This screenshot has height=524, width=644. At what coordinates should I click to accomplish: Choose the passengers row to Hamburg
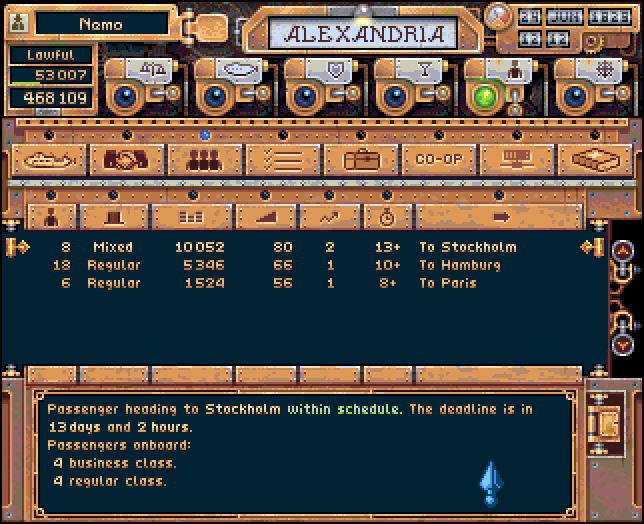pyautogui.click(x=300, y=265)
